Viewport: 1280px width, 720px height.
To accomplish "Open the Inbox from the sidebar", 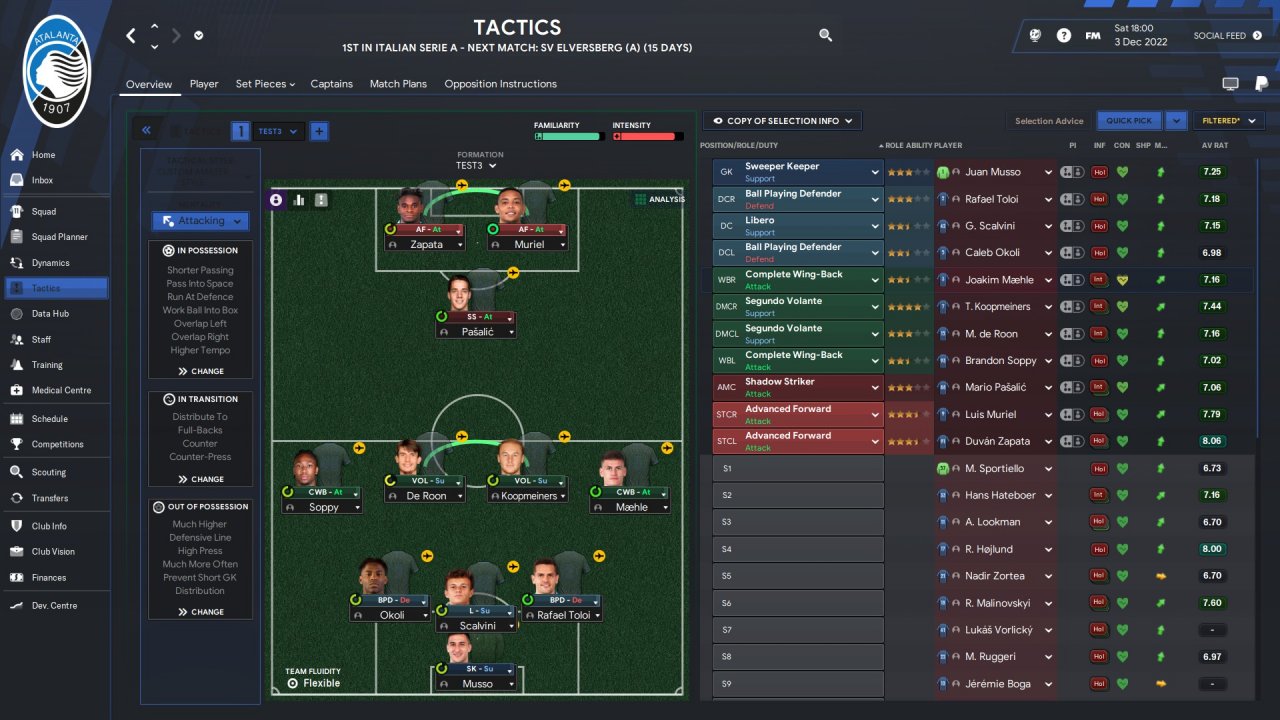I will pos(41,180).
